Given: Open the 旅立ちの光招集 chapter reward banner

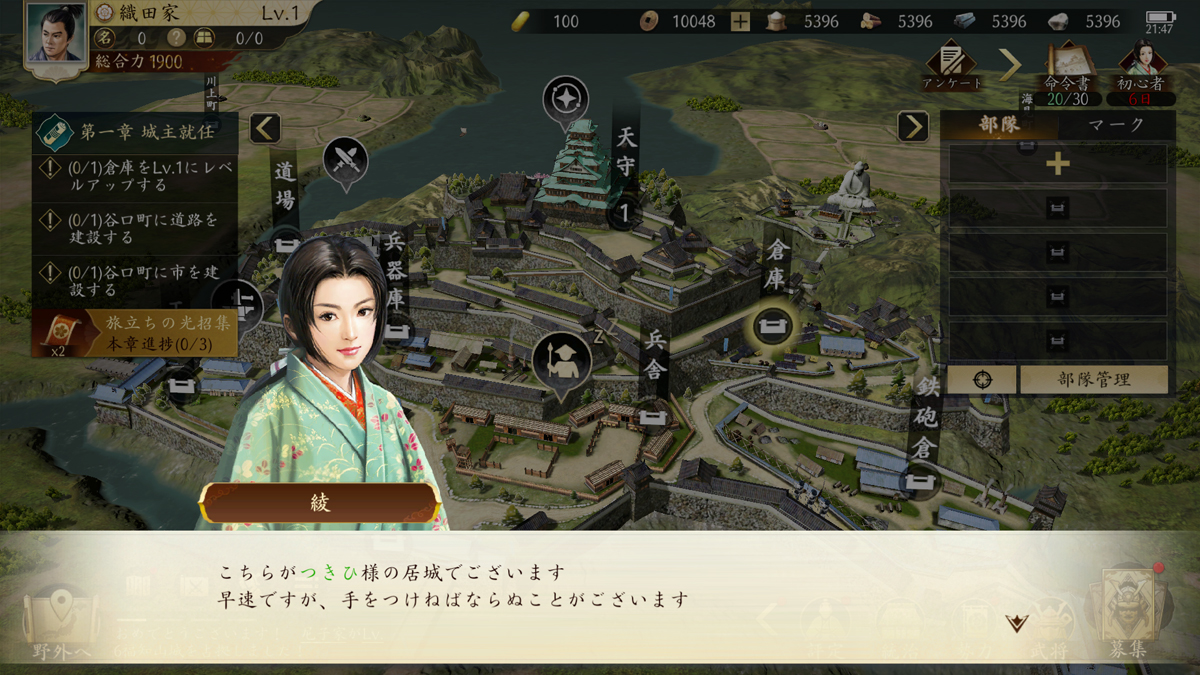Looking at the screenshot, I should [x=135, y=334].
